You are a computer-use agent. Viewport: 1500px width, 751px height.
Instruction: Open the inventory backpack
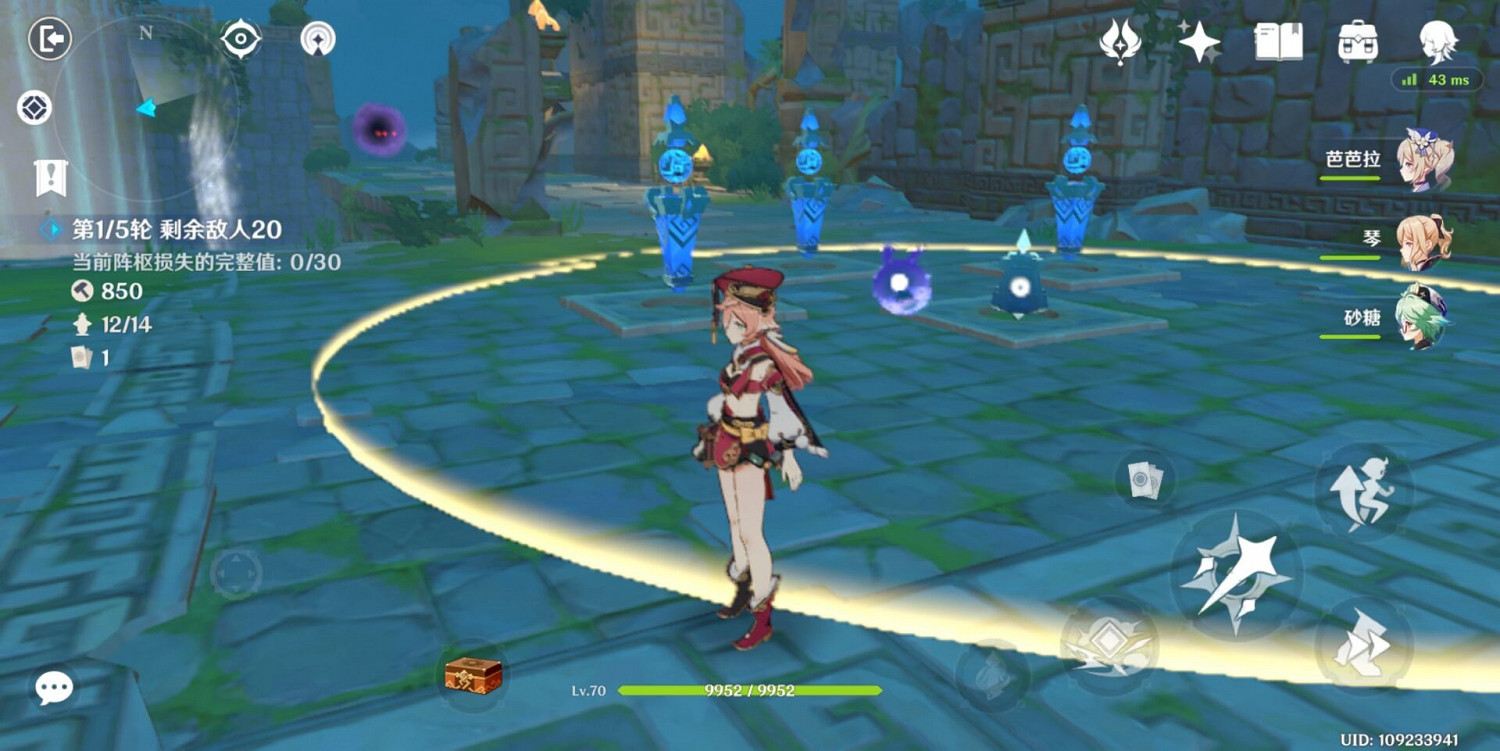point(1356,42)
